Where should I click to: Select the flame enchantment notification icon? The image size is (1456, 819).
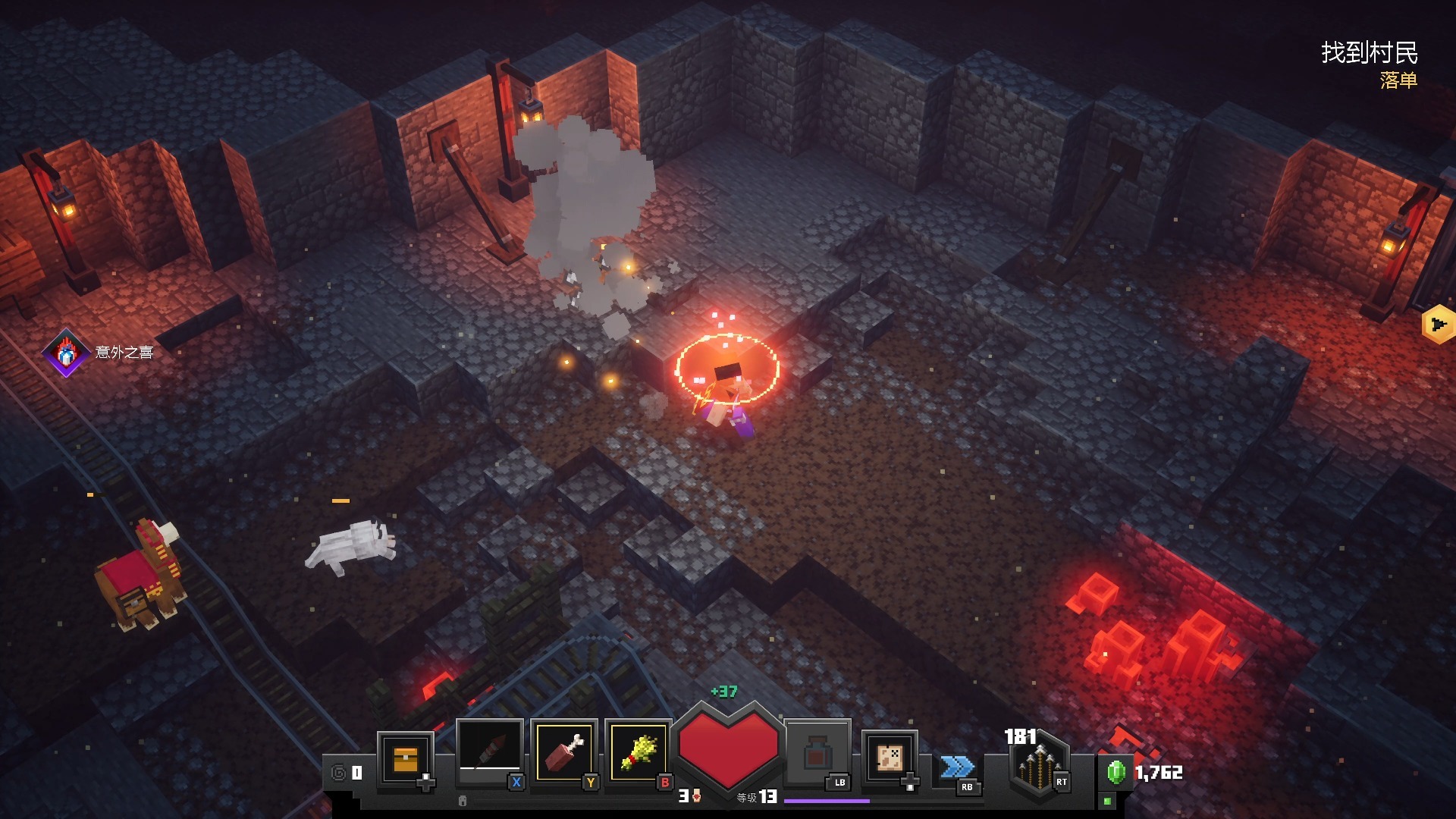[66, 352]
